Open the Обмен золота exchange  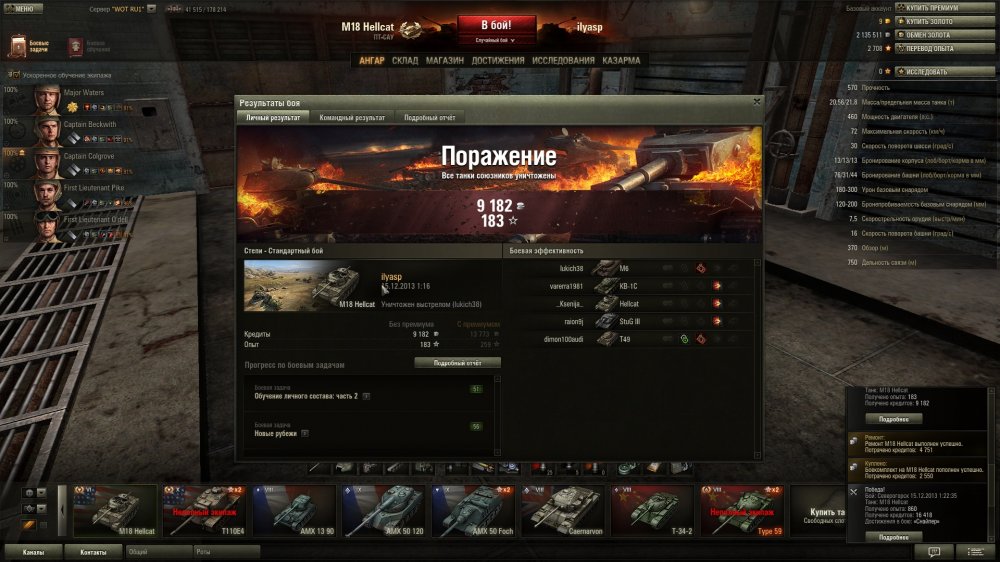938,34
